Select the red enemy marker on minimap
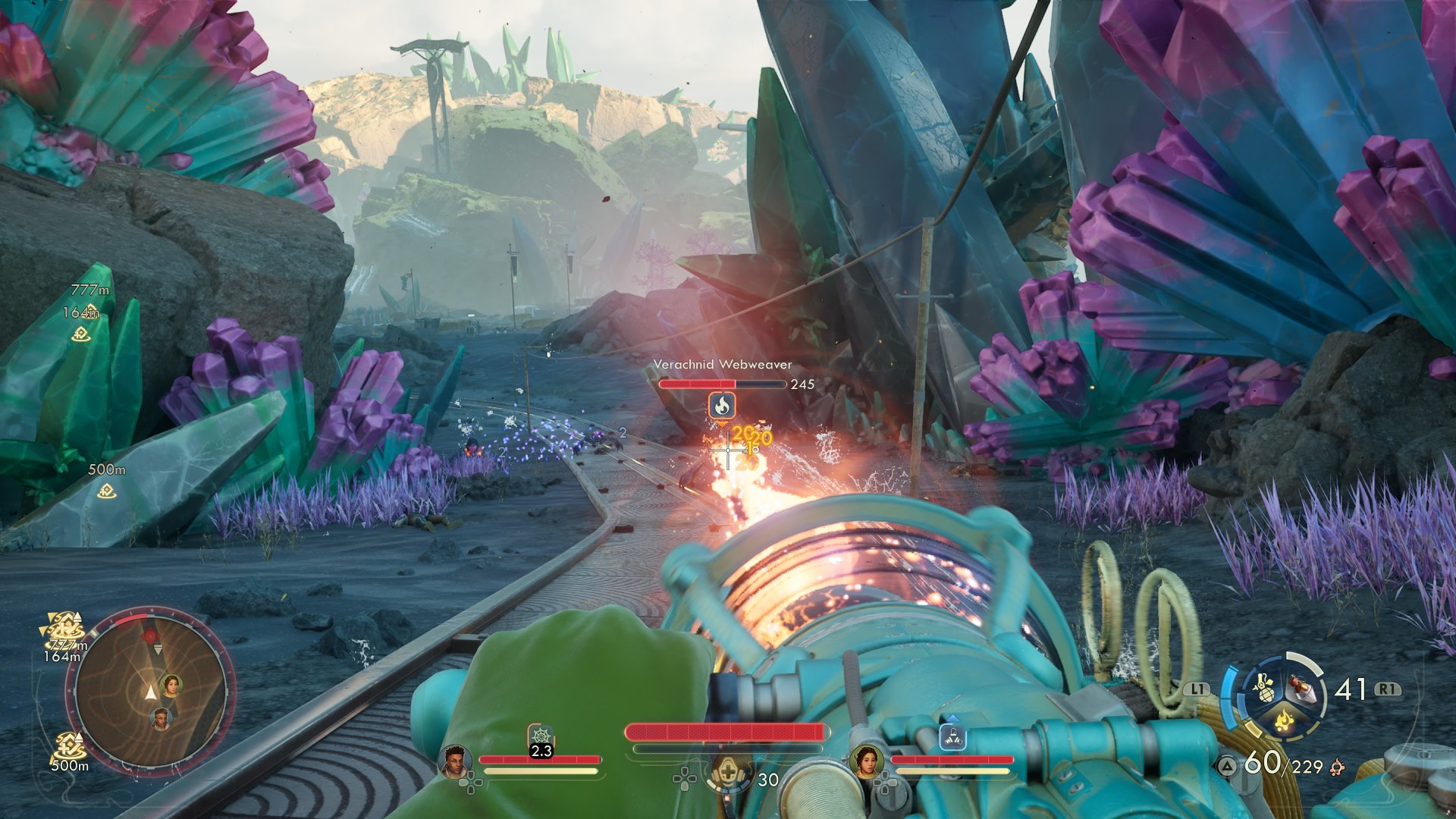 click(151, 634)
